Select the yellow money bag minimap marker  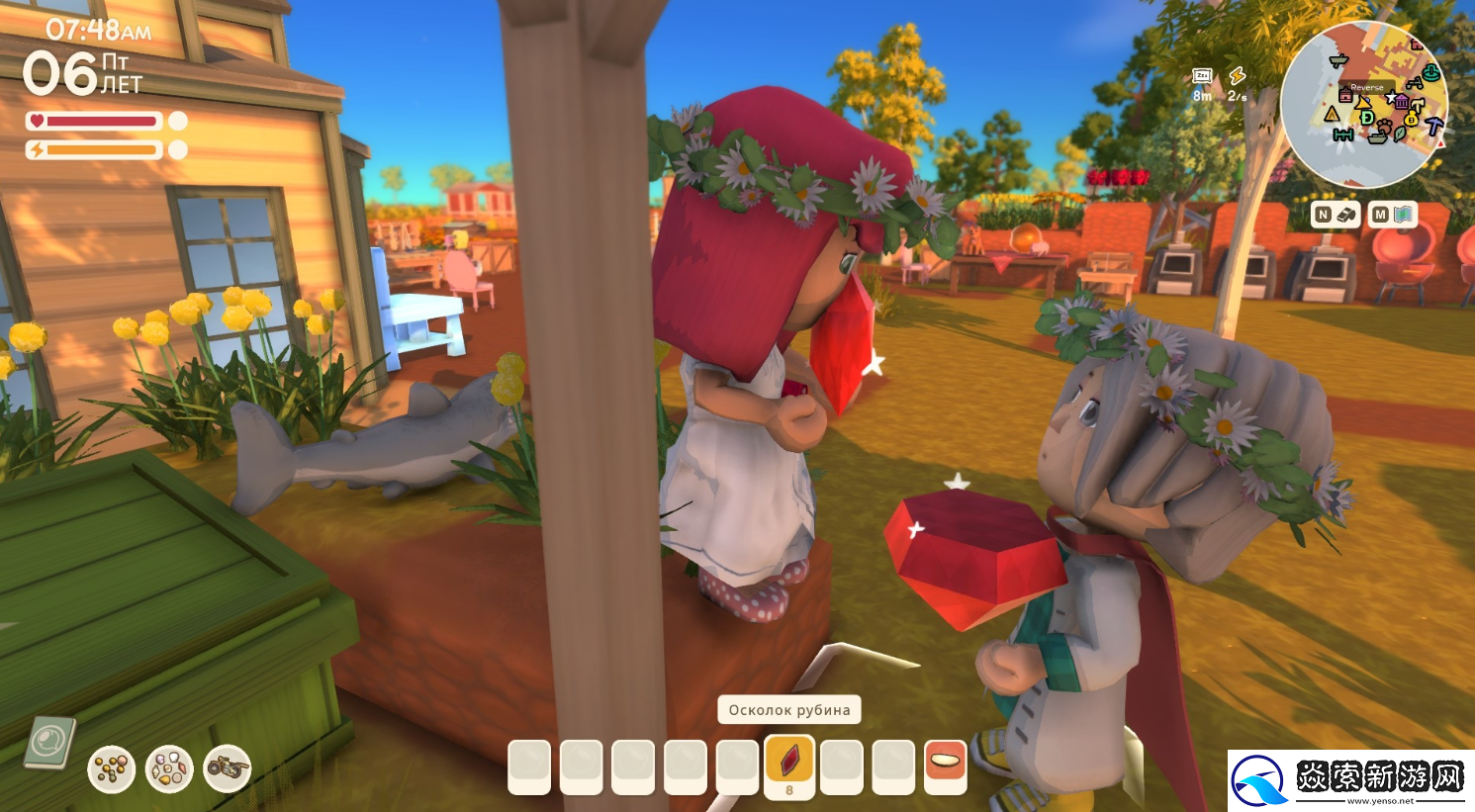(x=1411, y=120)
